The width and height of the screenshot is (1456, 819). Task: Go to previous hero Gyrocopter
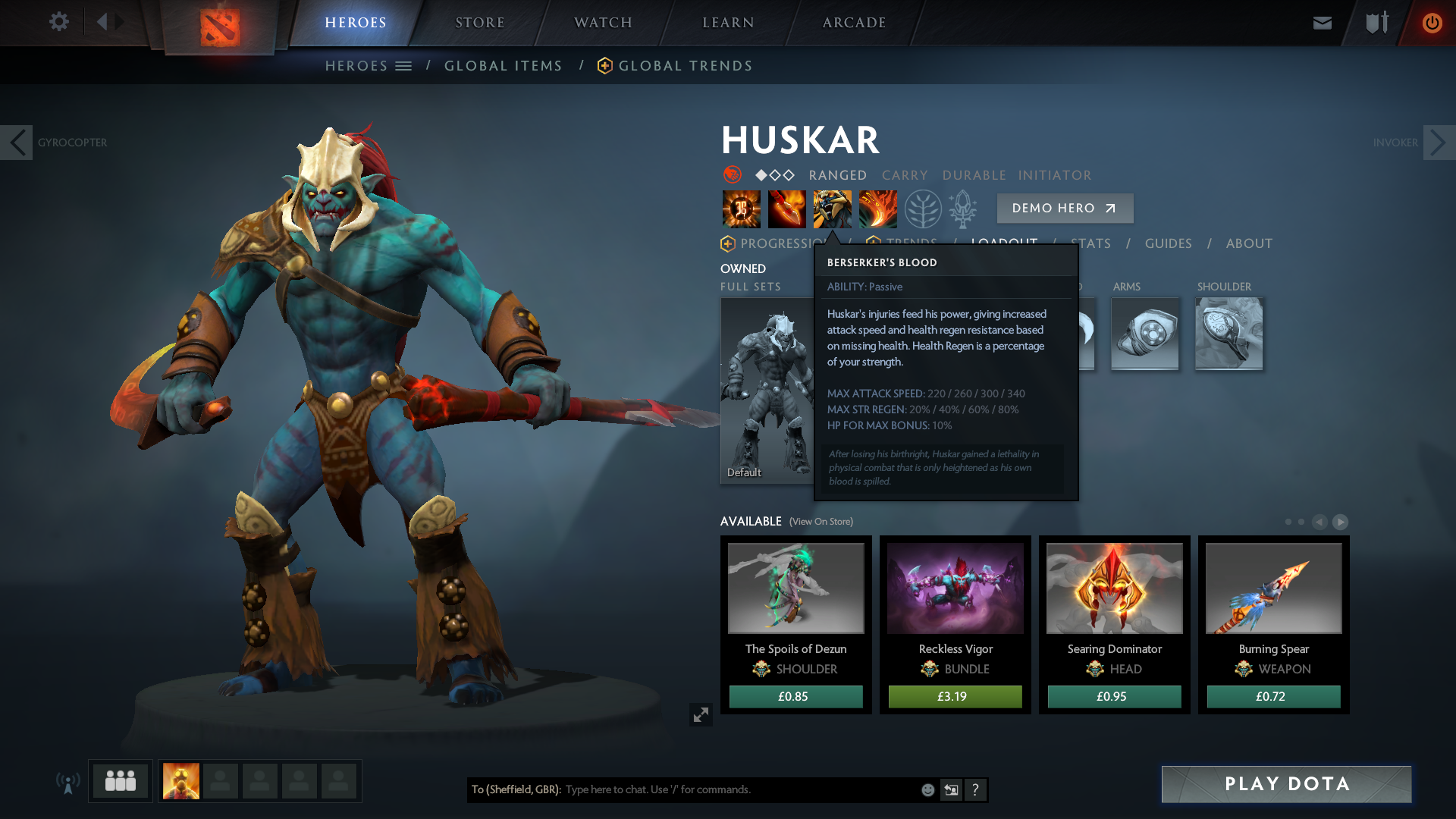(17, 143)
